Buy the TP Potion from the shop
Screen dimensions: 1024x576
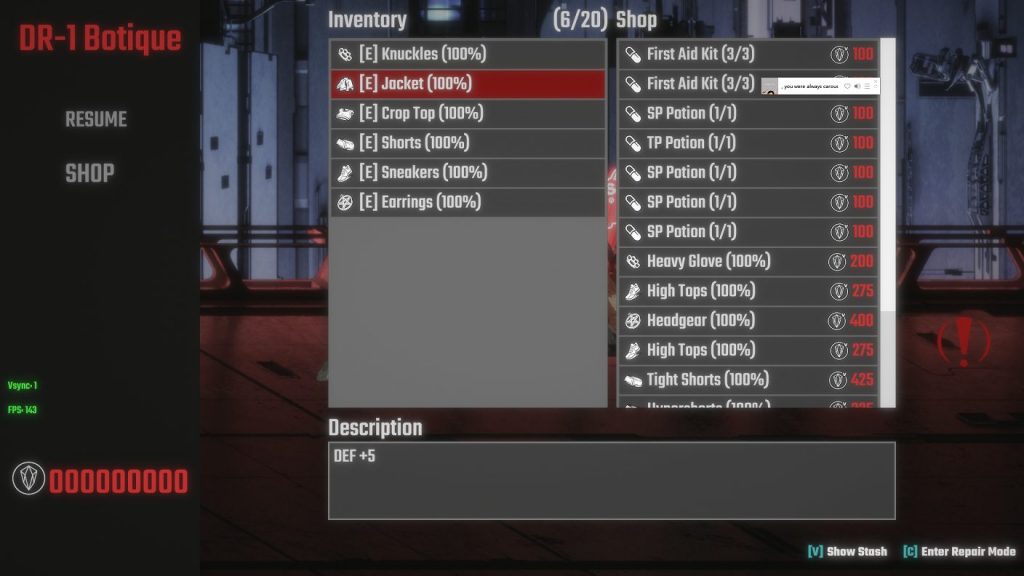[x=747, y=143]
